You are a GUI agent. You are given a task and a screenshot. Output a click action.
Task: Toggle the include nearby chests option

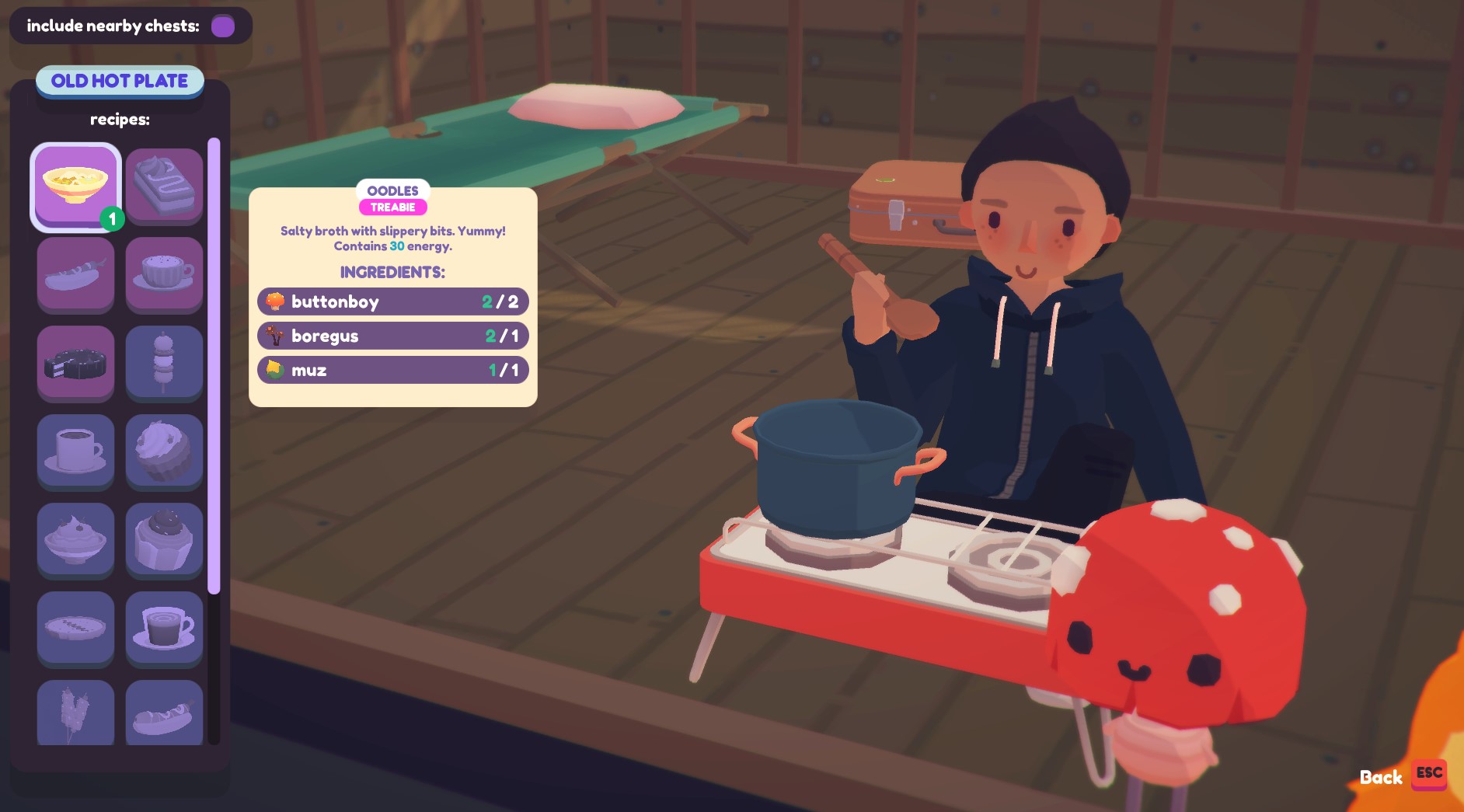click(x=224, y=26)
